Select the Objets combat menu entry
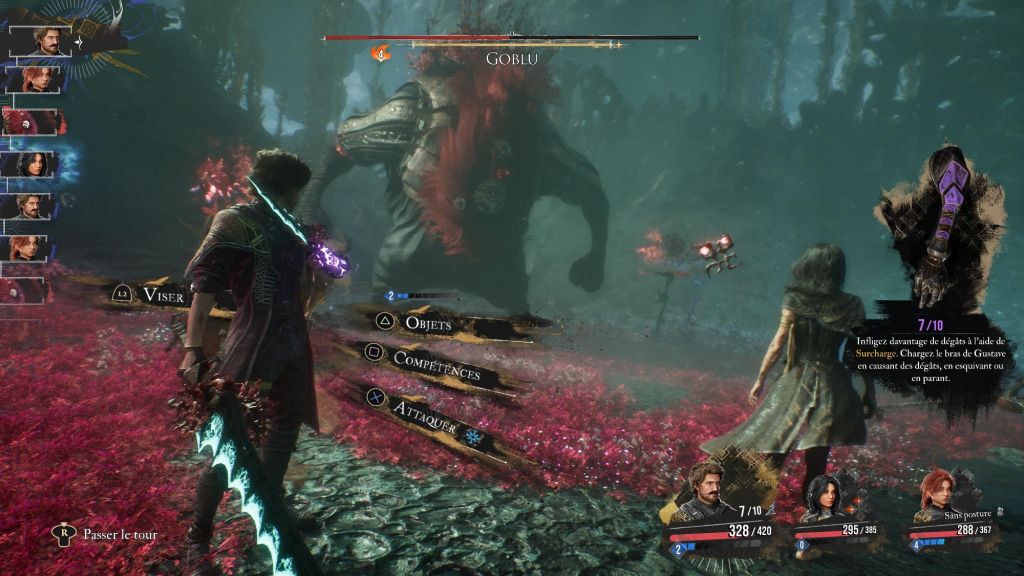Screen dimensions: 1024x576 [x=429, y=324]
